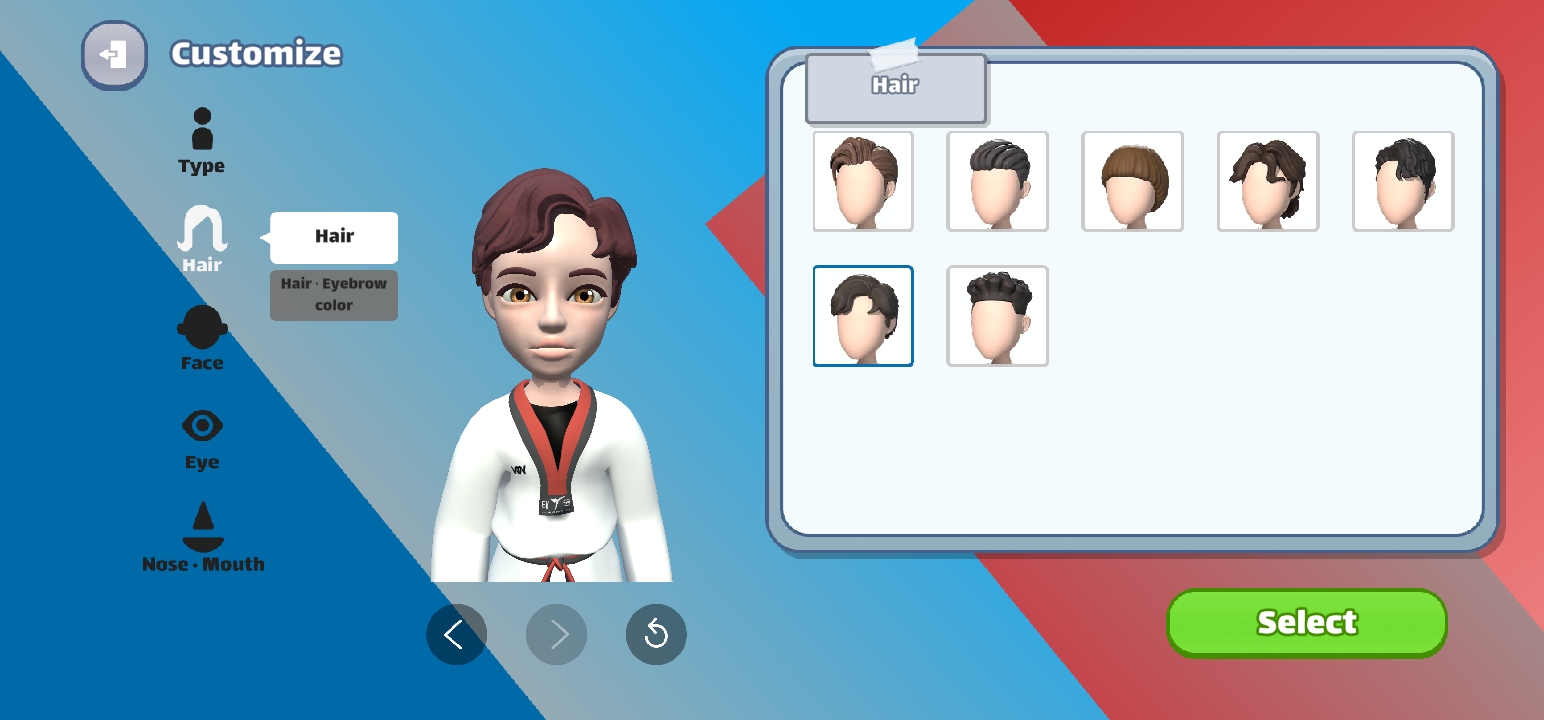Viewport: 1544px width, 720px height.
Task: Pick the spiky undercut hairstyle
Action: pyautogui.click(x=997, y=316)
